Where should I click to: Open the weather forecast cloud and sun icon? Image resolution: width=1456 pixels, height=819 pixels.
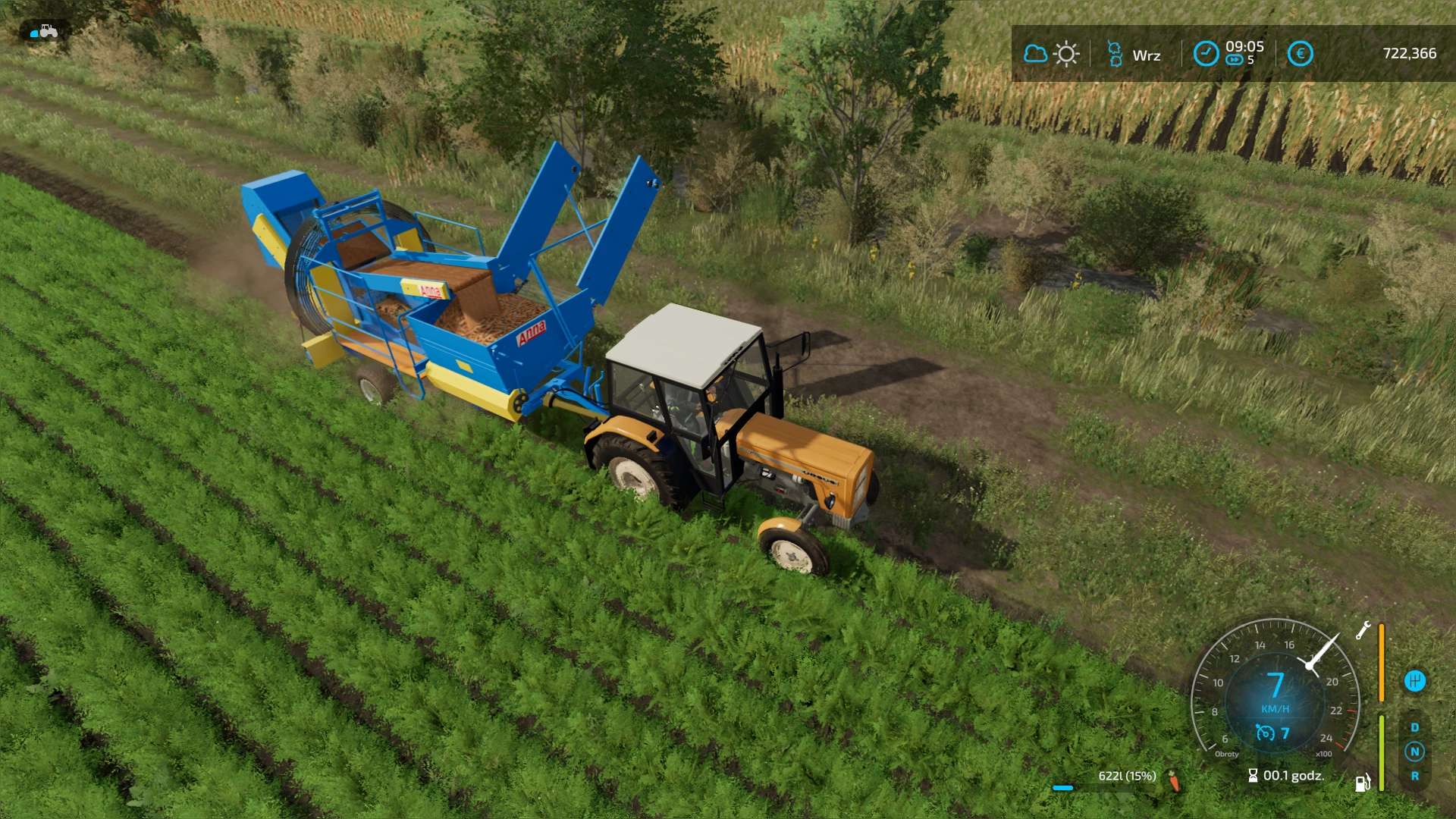tap(1051, 54)
